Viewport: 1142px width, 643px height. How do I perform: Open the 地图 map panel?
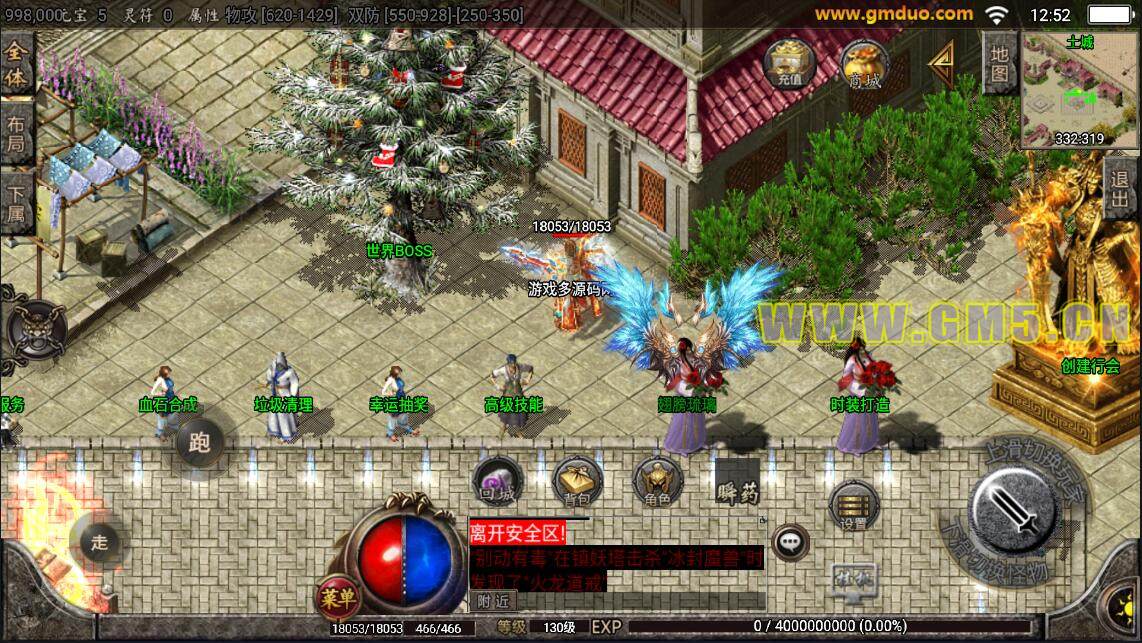[x=1000, y=63]
